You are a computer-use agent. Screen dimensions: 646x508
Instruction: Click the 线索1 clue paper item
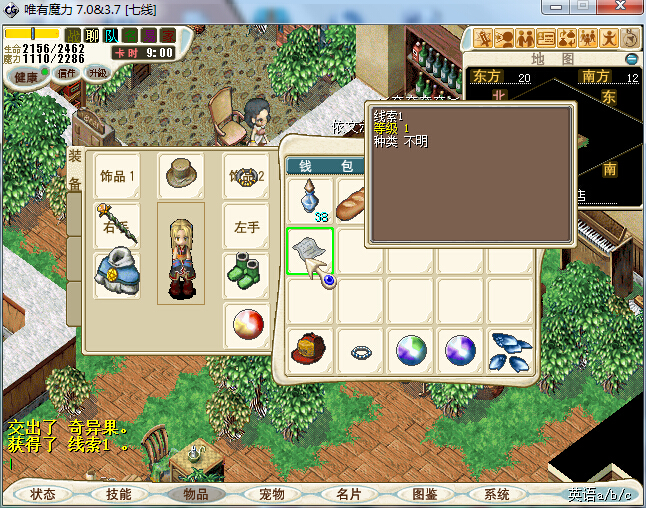point(311,251)
